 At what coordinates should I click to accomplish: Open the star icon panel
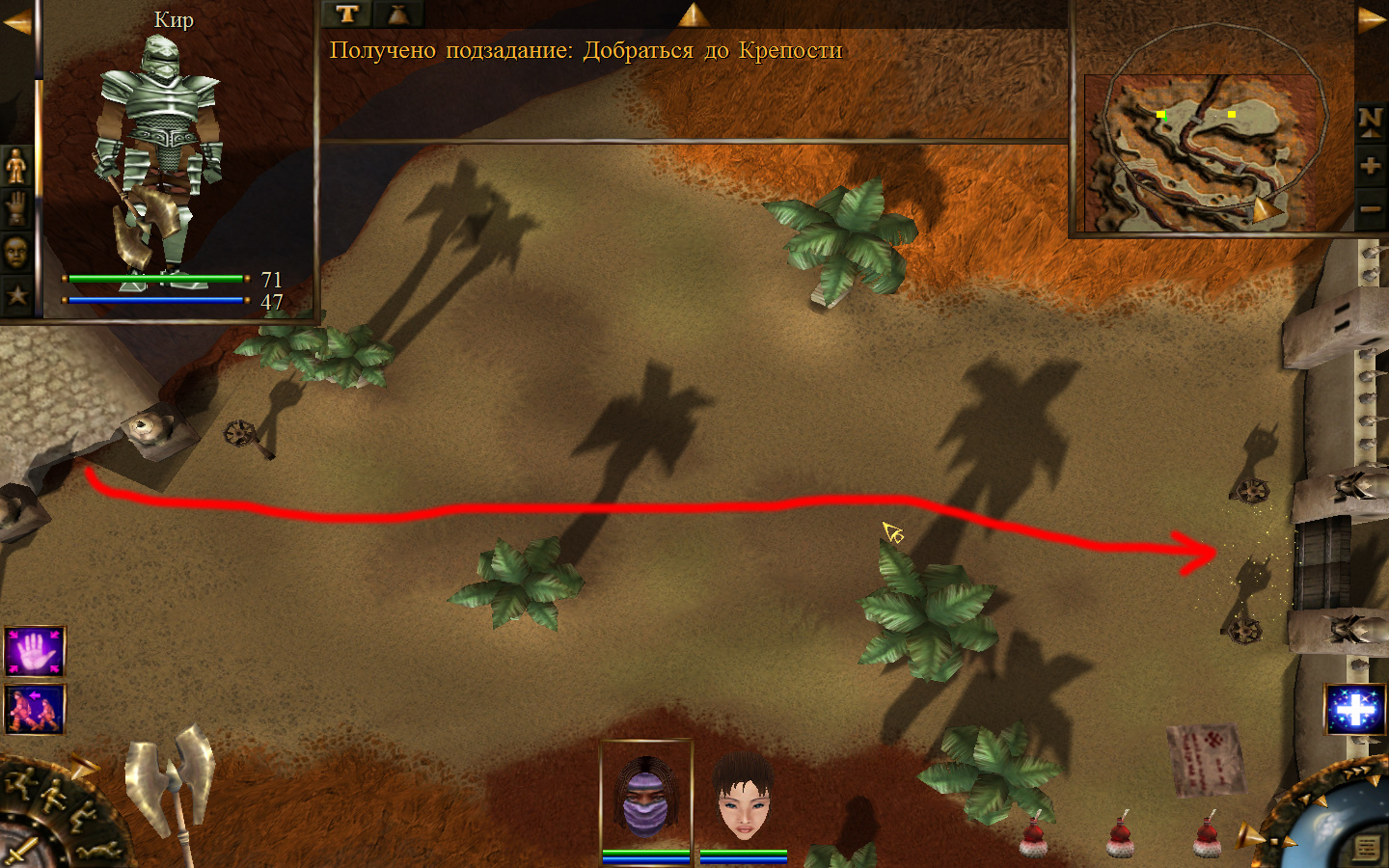point(16,294)
